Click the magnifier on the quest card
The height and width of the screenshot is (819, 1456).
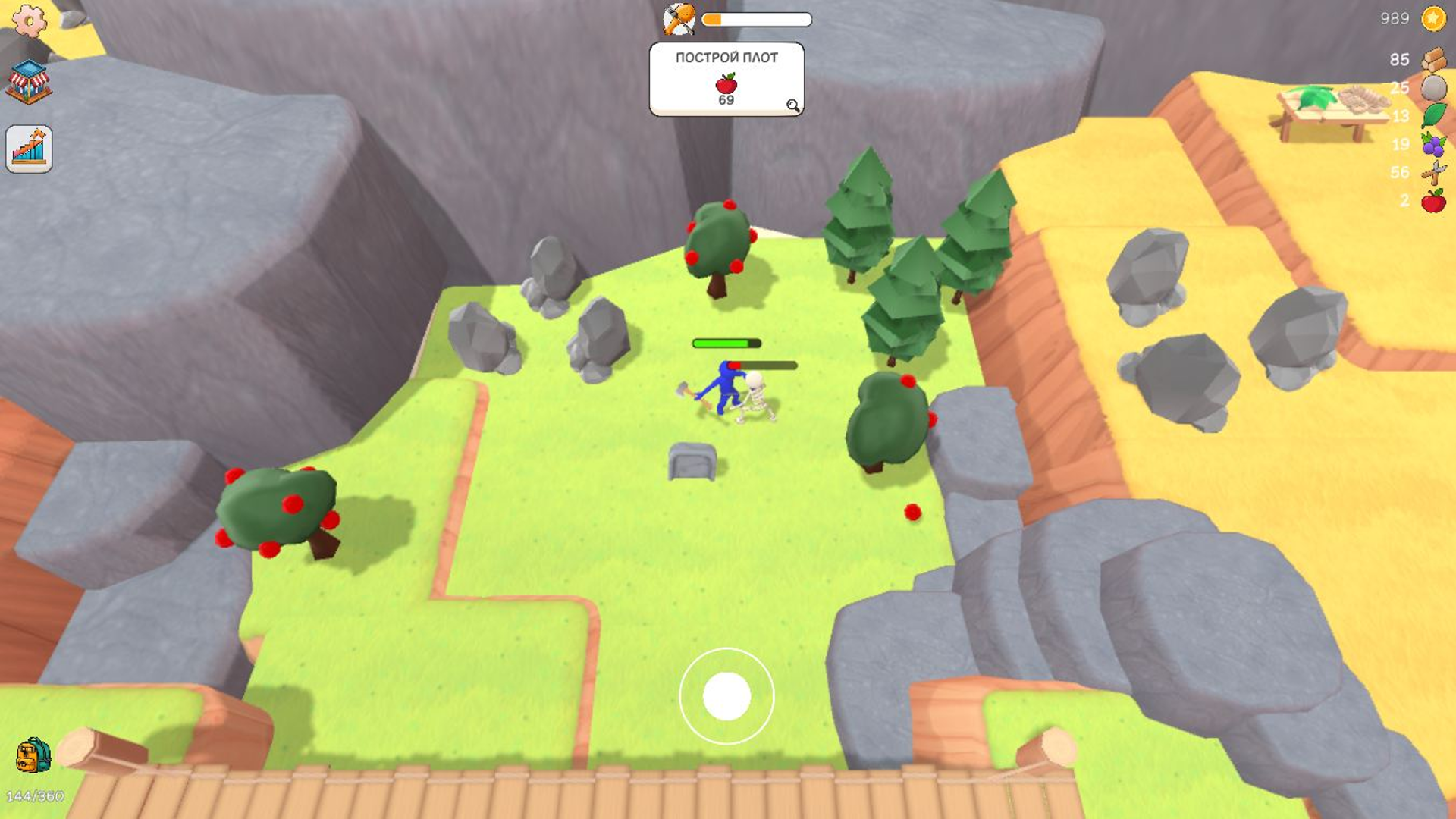(x=794, y=105)
